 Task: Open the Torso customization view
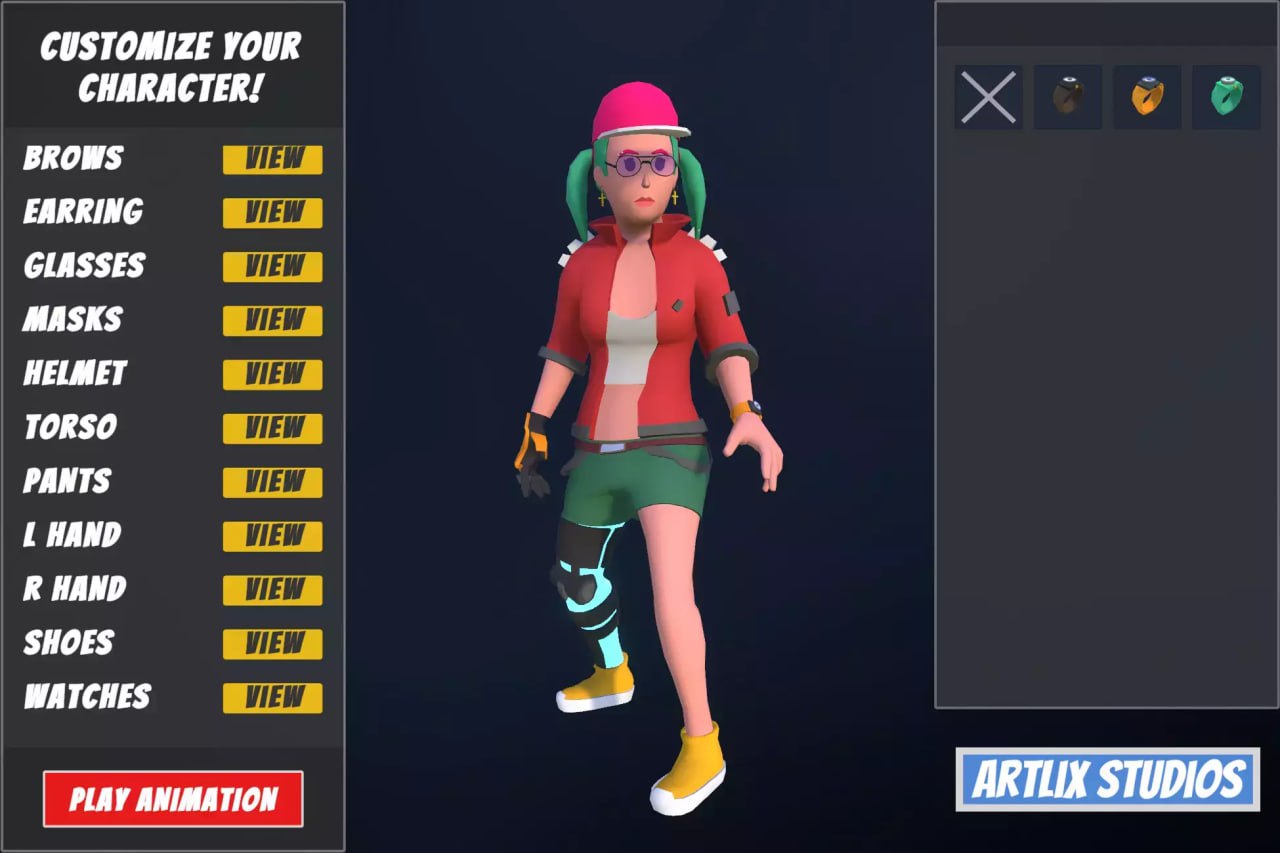click(x=272, y=428)
